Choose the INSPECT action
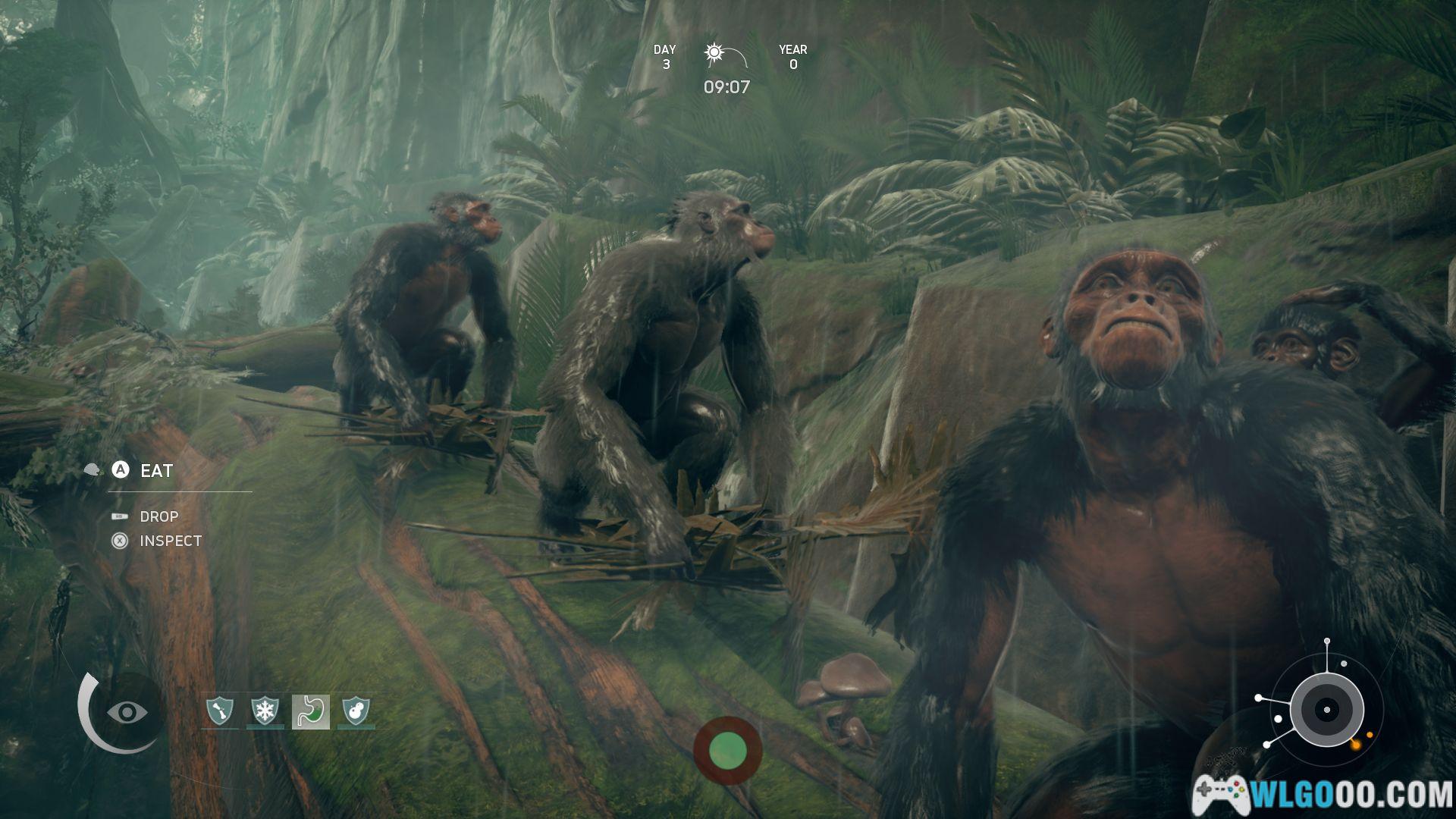This screenshot has width=1456, height=819. click(x=170, y=541)
